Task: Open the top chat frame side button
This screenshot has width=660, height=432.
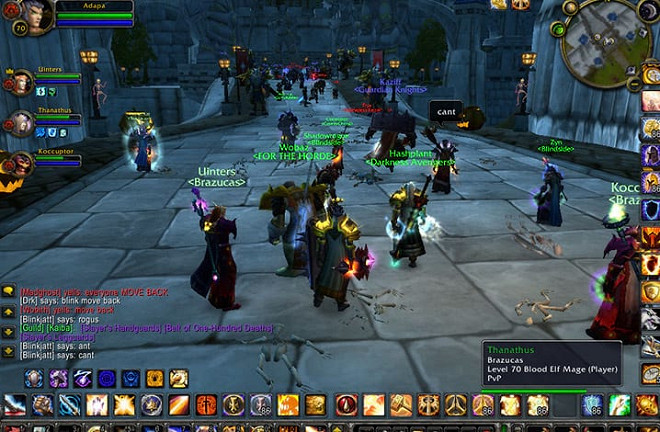Action: click(x=8, y=290)
